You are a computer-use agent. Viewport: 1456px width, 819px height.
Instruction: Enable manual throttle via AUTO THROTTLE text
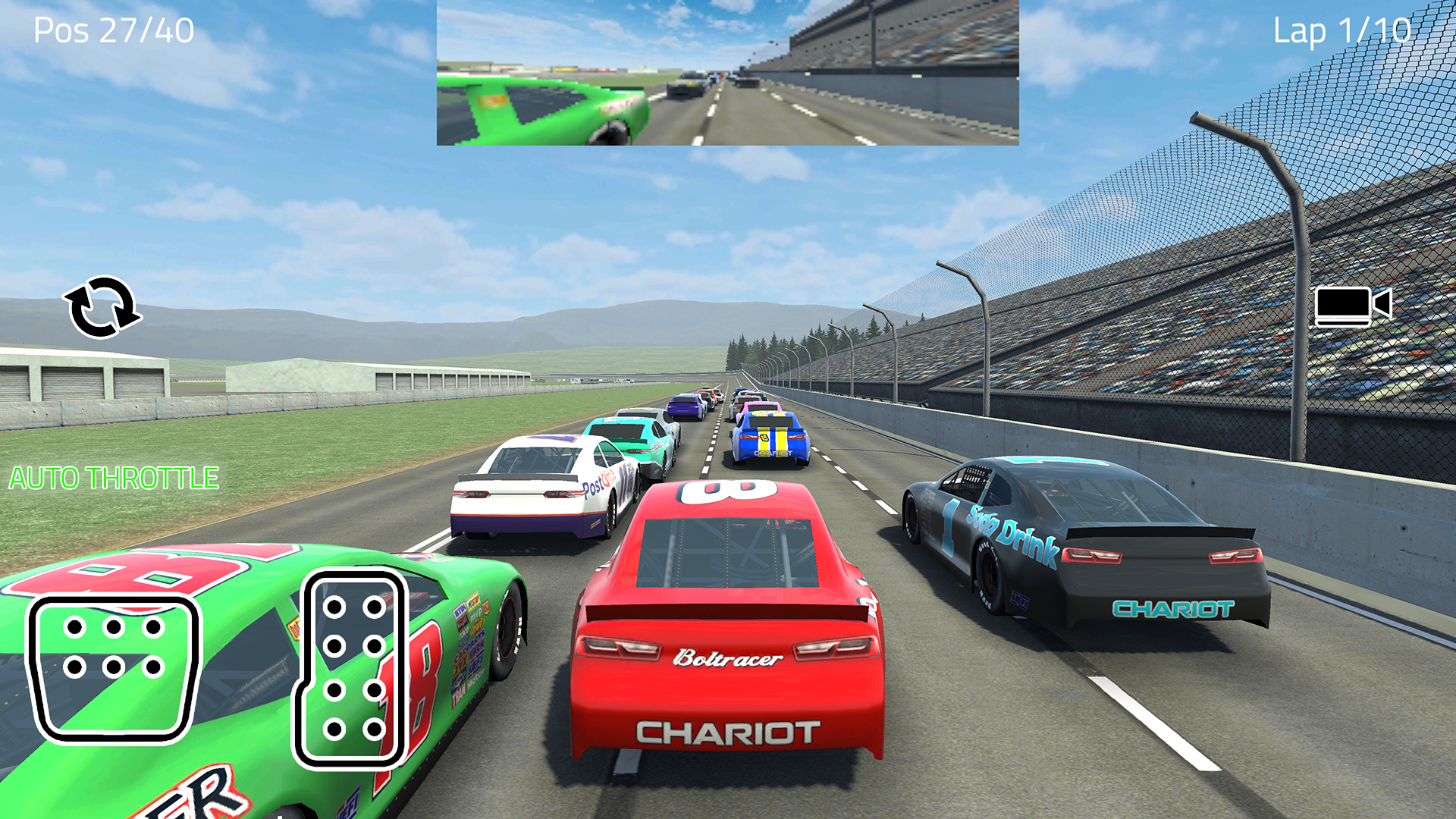(x=112, y=478)
